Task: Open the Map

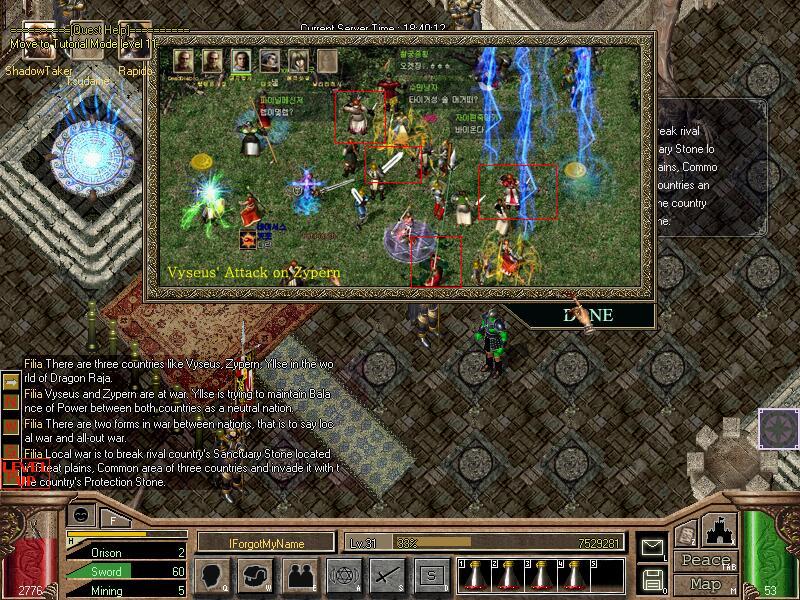Action: point(705,583)
